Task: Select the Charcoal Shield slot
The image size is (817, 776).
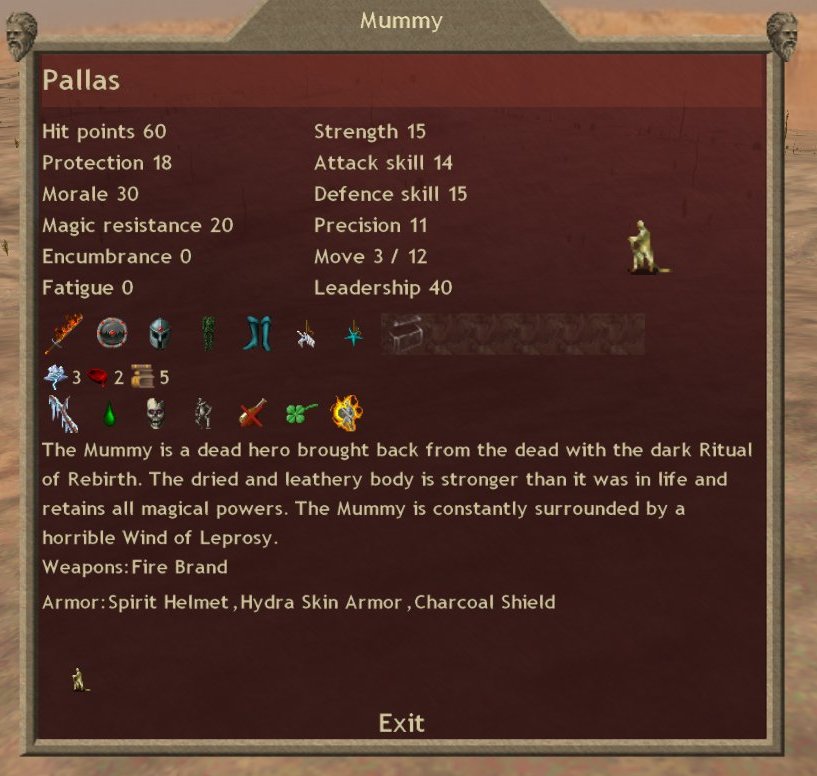Action: click(x=112, y=333)
